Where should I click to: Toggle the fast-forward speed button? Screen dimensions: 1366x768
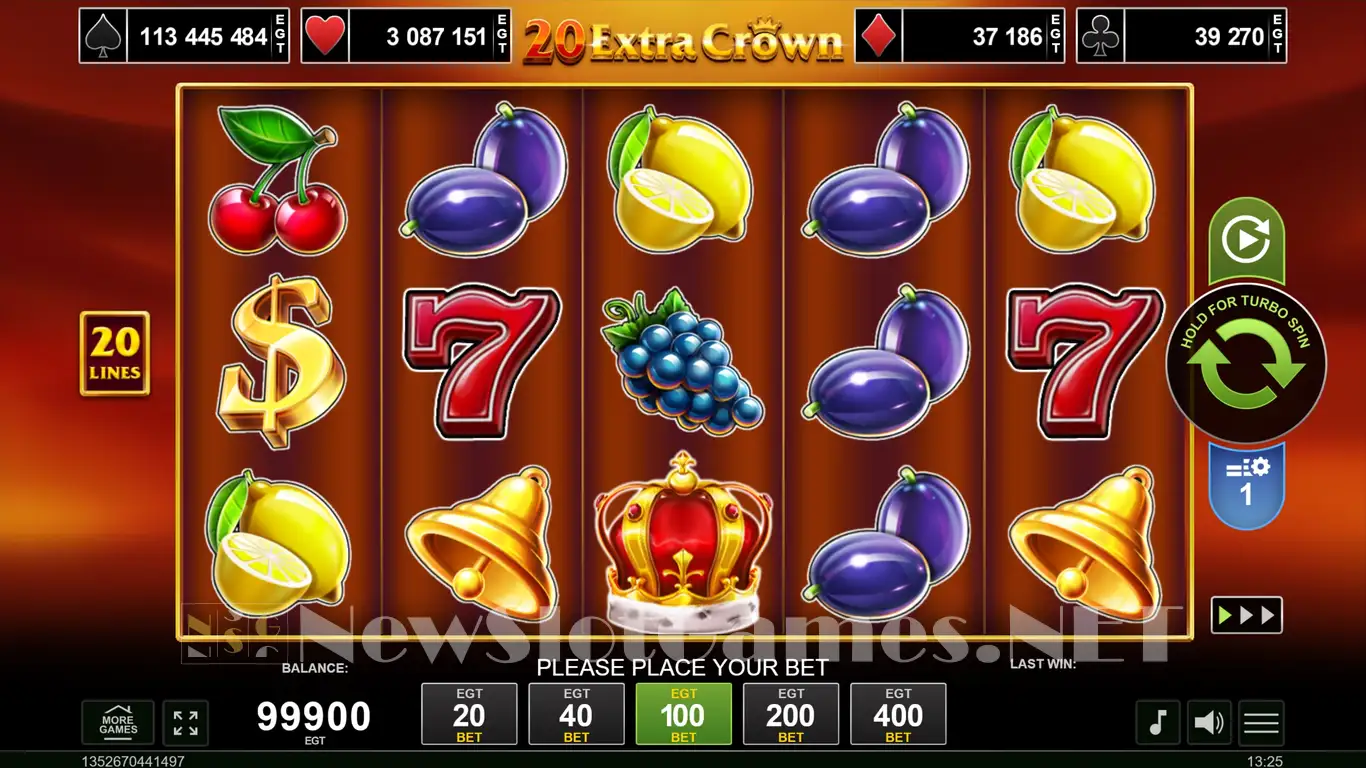coord(1246,615)
